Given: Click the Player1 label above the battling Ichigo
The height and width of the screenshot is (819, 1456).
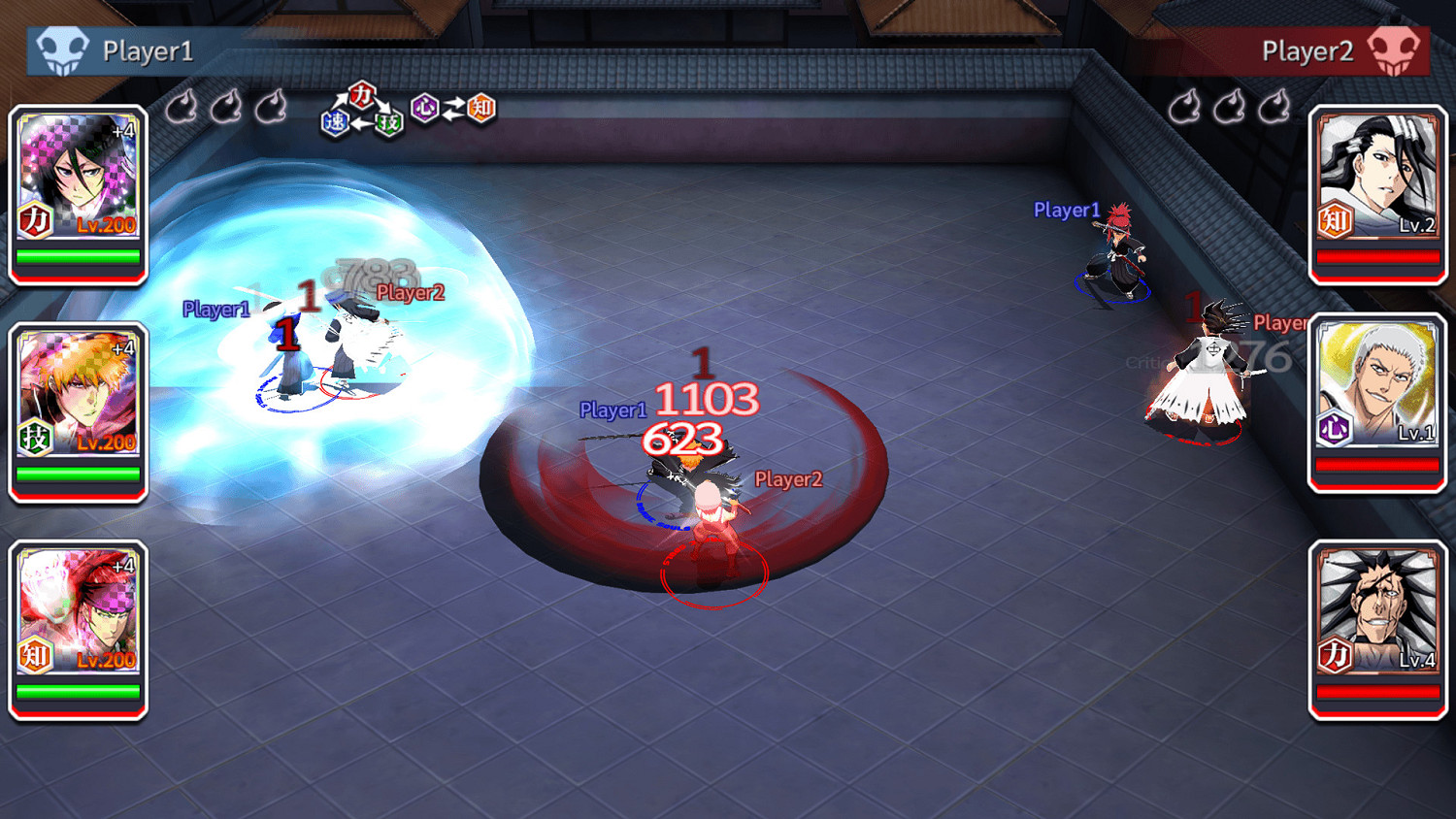Looking at the screenshot, I should (x=612, y=411).
